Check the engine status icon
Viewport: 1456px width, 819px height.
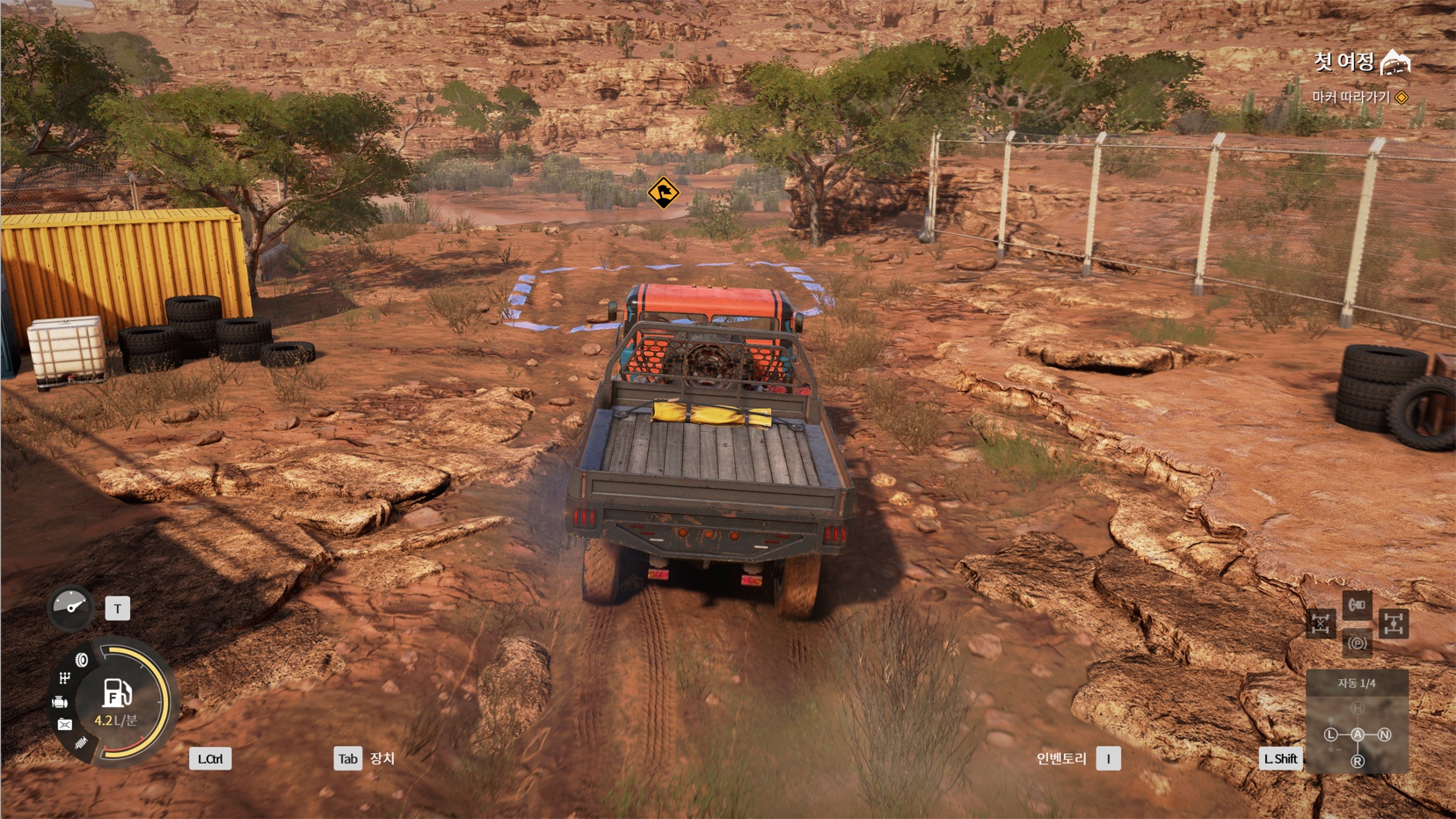[60, 702]
